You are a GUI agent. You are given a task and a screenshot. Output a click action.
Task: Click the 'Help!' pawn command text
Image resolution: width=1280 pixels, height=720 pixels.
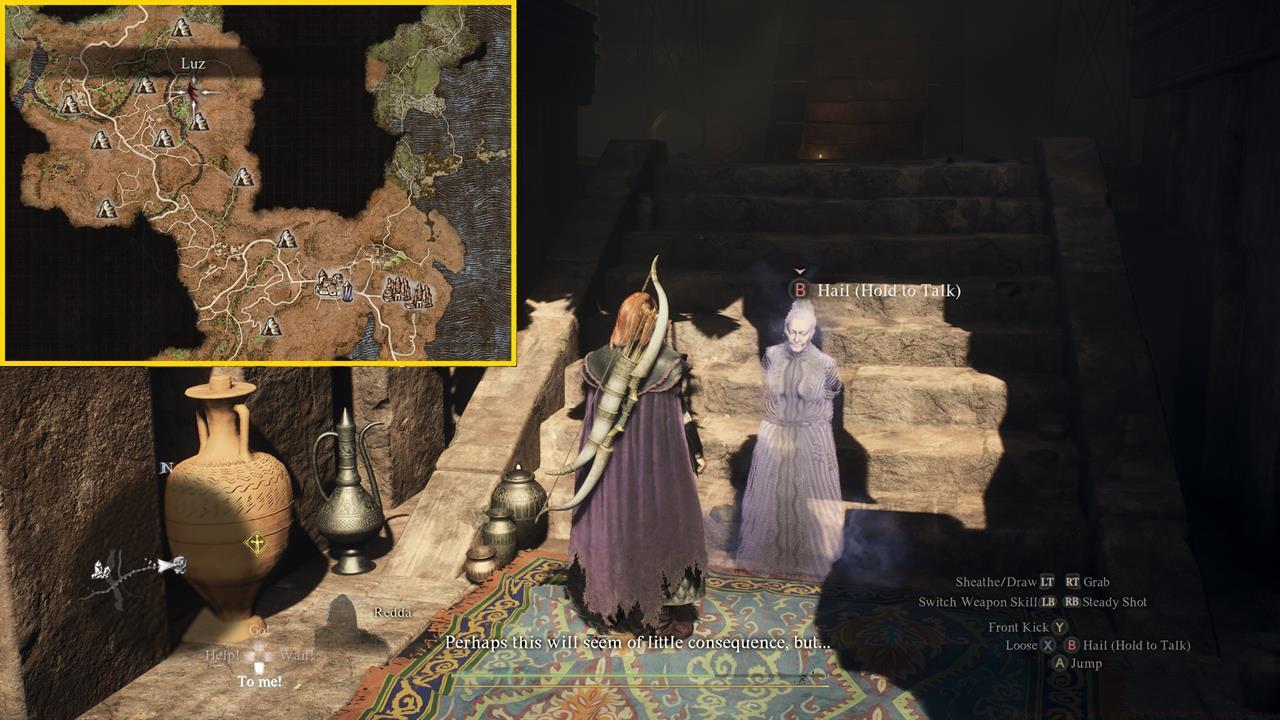pyautogui.click(x=222, y=654)
